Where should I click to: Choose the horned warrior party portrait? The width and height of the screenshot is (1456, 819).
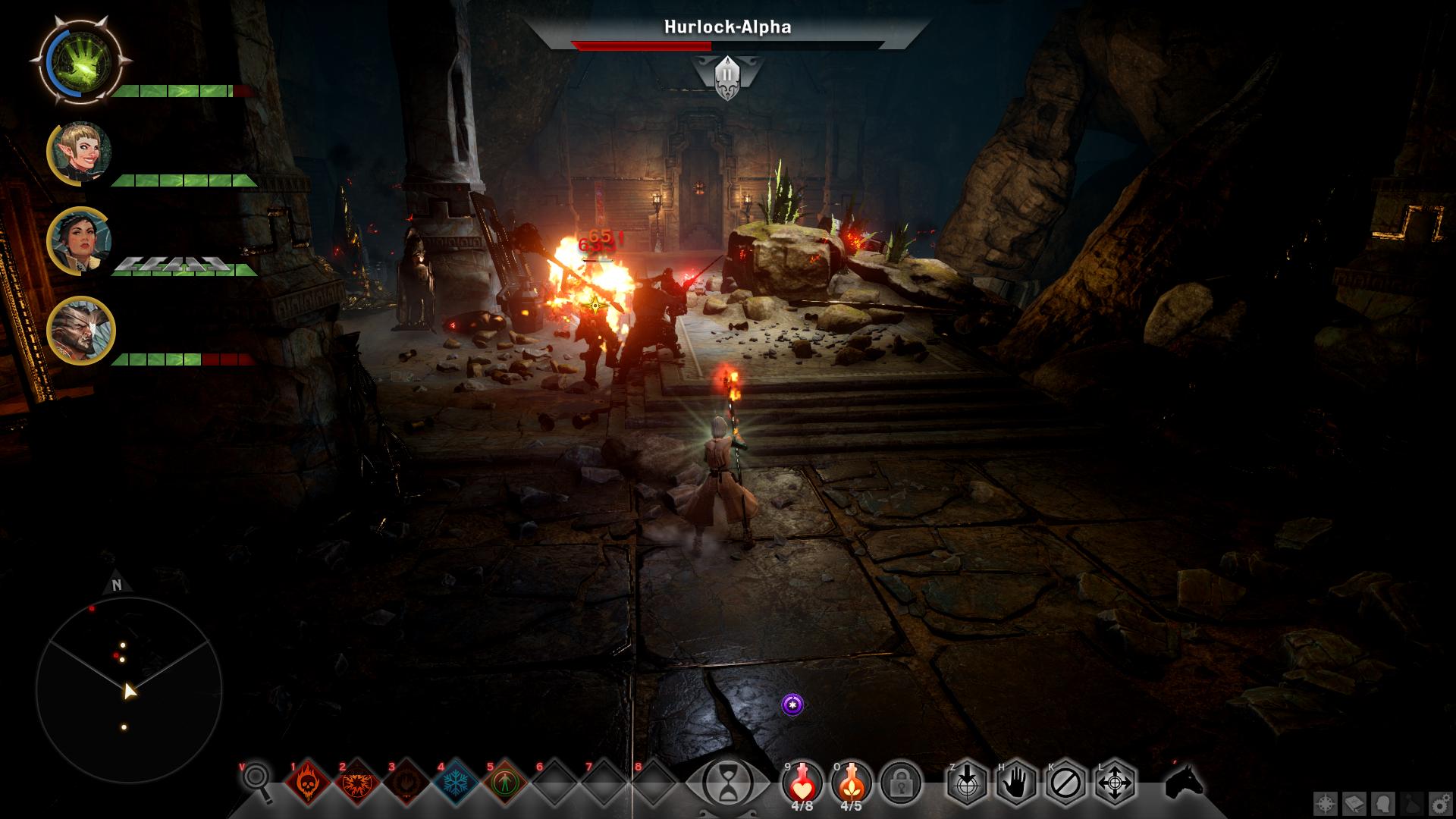(81, 331)
